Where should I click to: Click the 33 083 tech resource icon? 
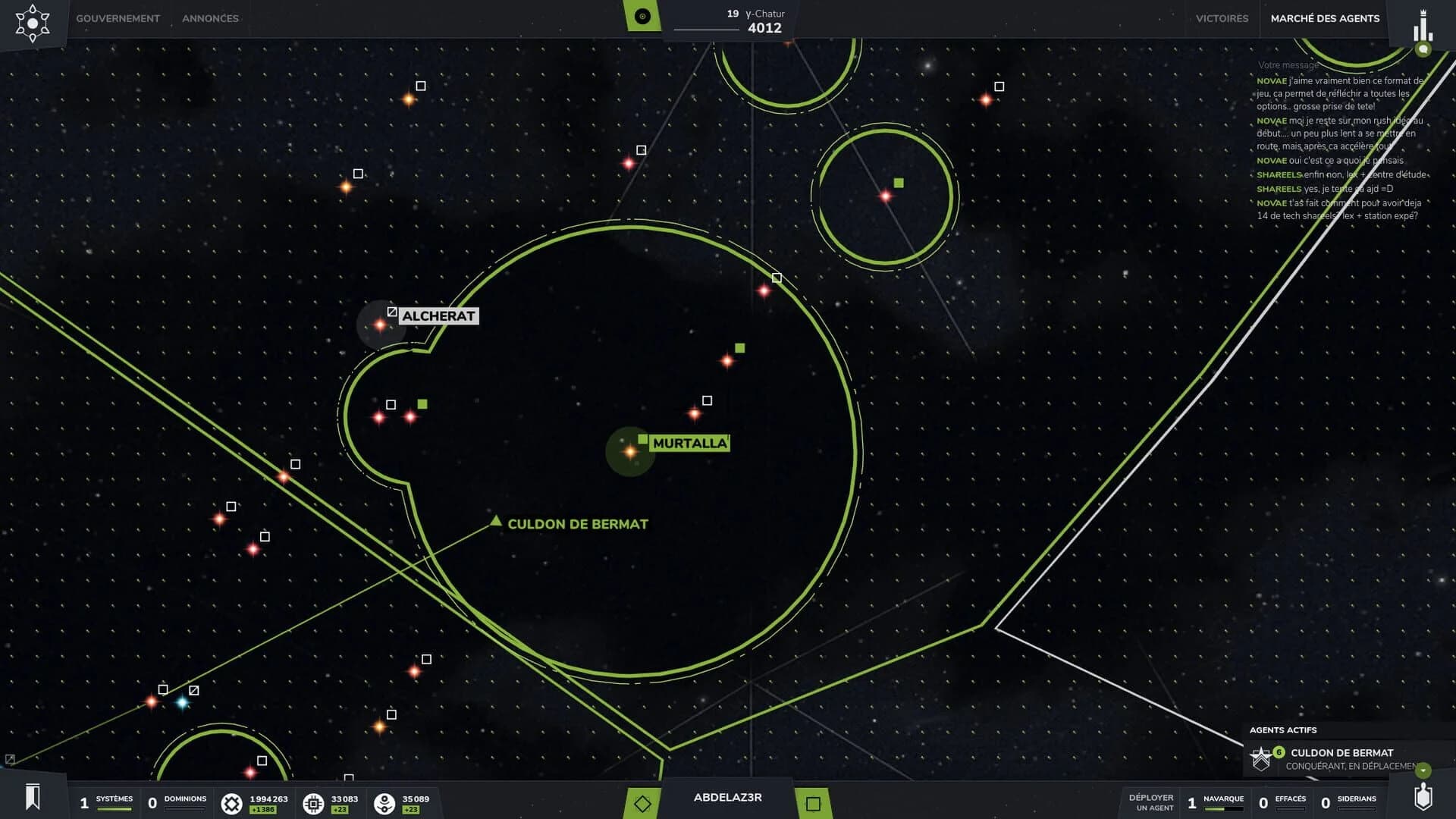coord(314,802)
